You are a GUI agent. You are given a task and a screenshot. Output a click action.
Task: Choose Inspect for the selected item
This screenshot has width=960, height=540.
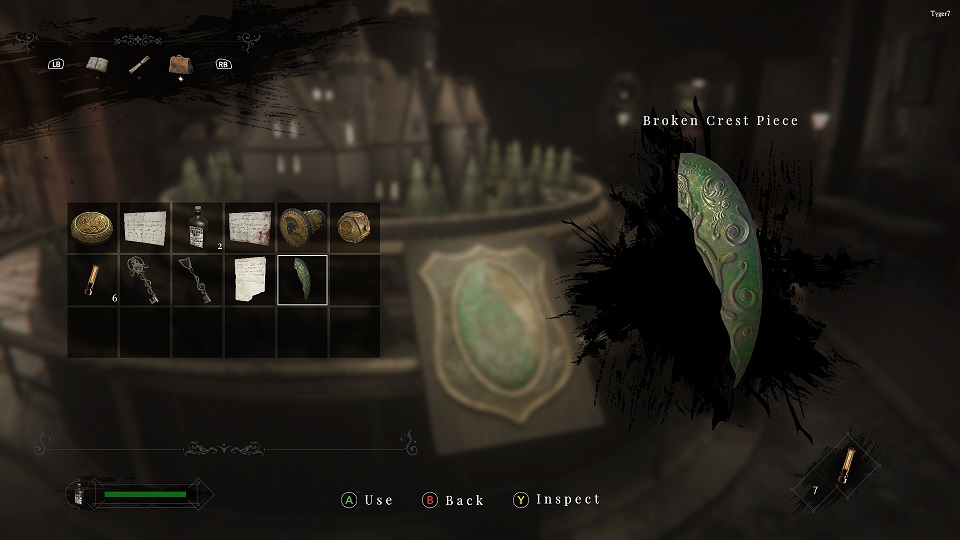[x=557, y=500]
